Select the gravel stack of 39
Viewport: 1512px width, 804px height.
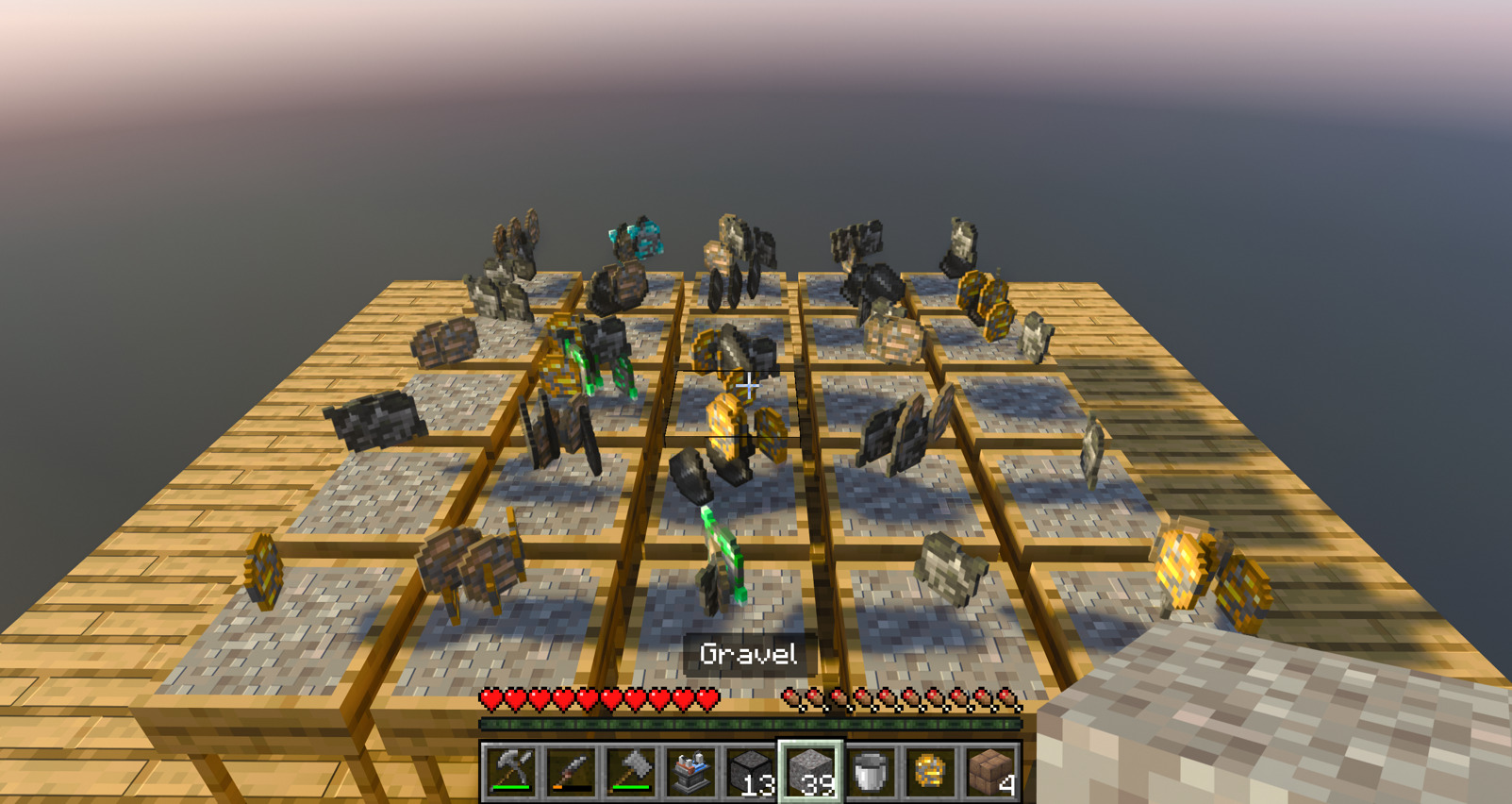pyautogui.click(x=811, y=770)
